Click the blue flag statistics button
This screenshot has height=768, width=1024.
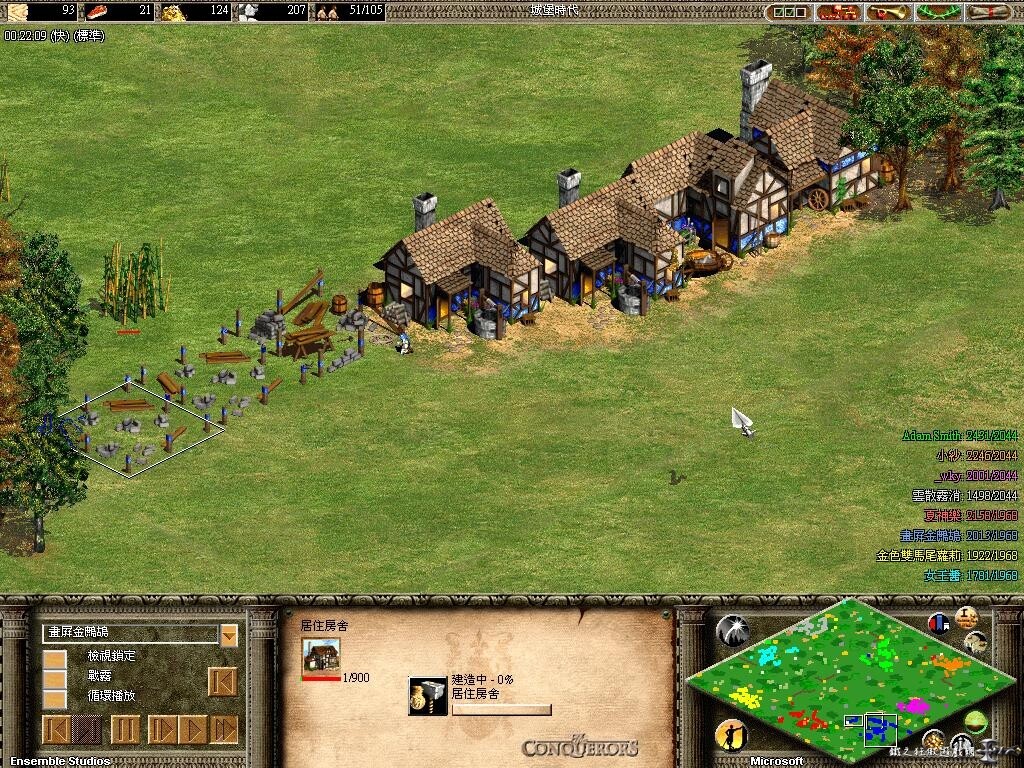(938, 623)
